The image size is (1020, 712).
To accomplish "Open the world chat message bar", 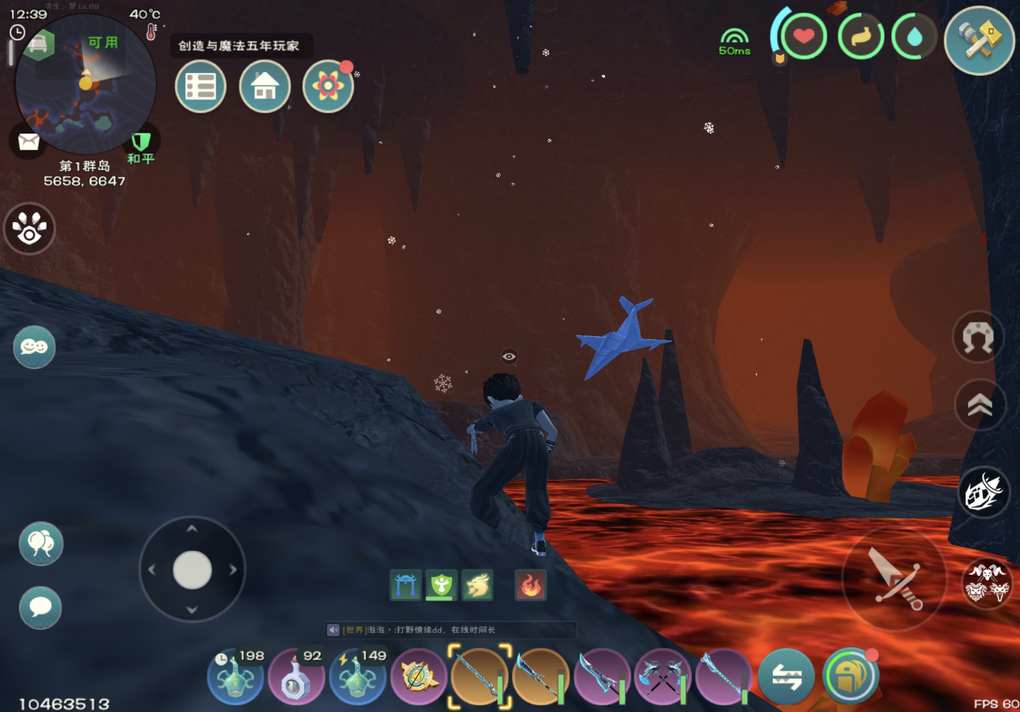I will coord(450,630).
